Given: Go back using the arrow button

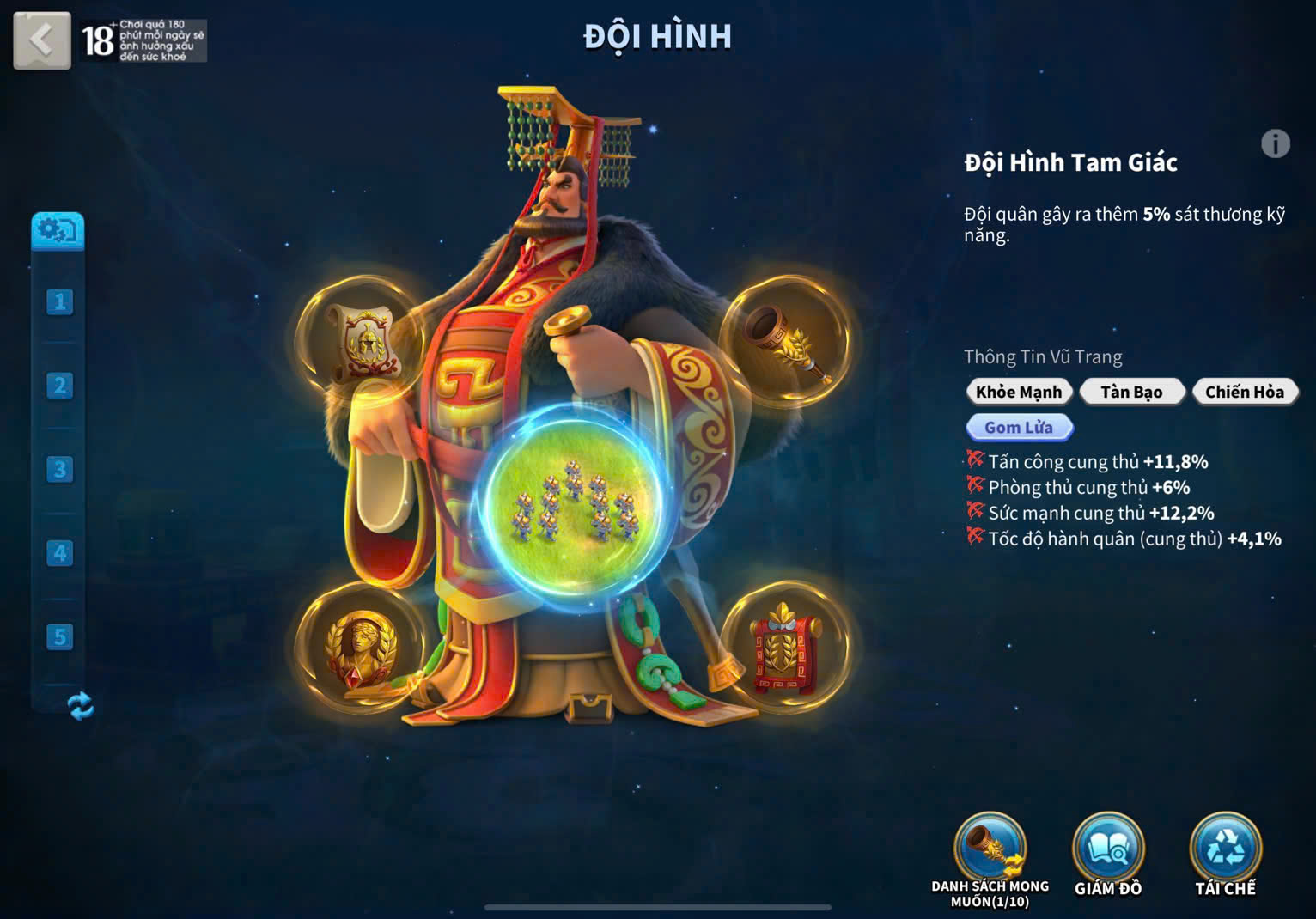Looking at the screenshot, I should coord(41,40).
